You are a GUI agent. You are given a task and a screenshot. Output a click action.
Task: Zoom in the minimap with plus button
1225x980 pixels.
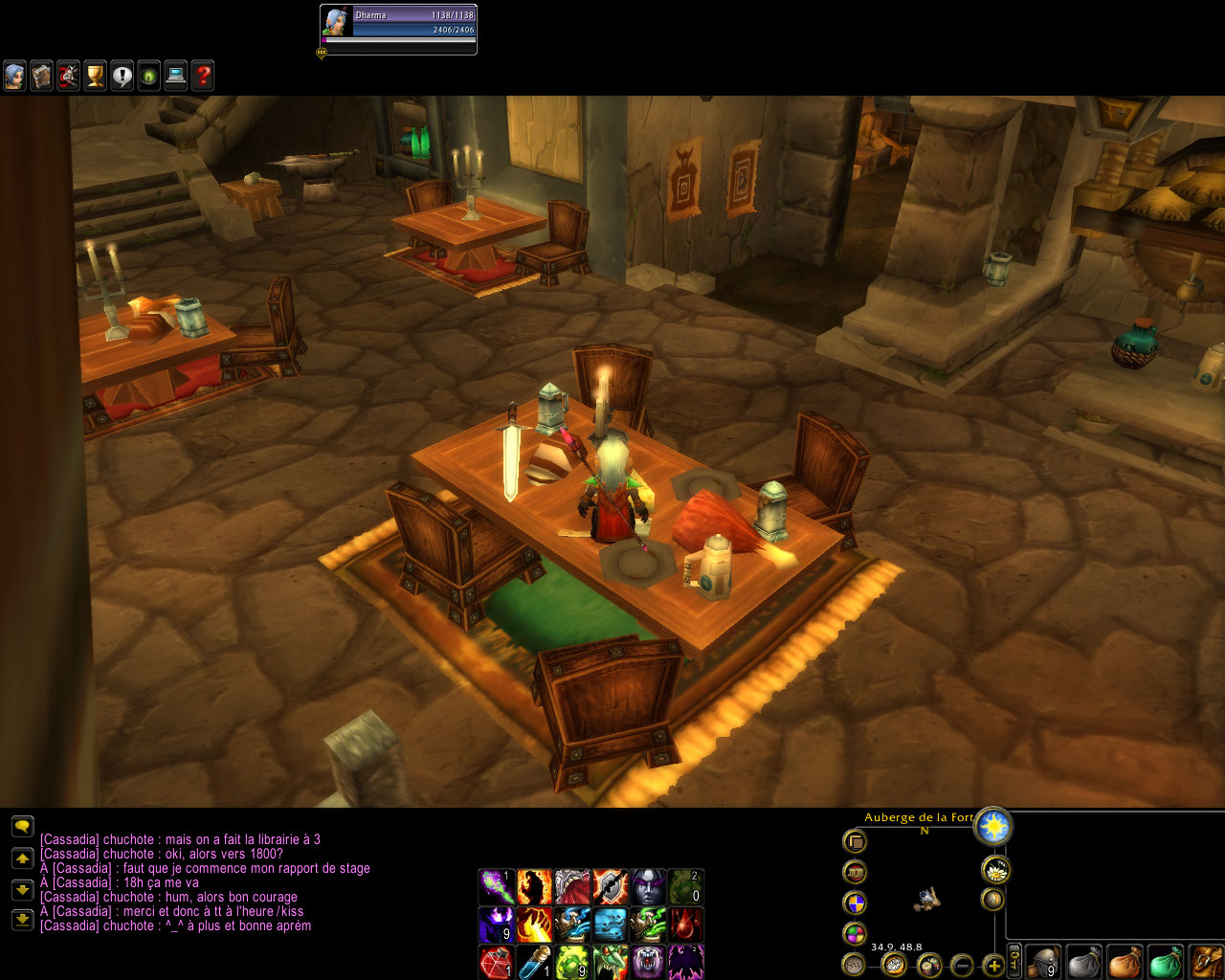click(x=993, y=965)
